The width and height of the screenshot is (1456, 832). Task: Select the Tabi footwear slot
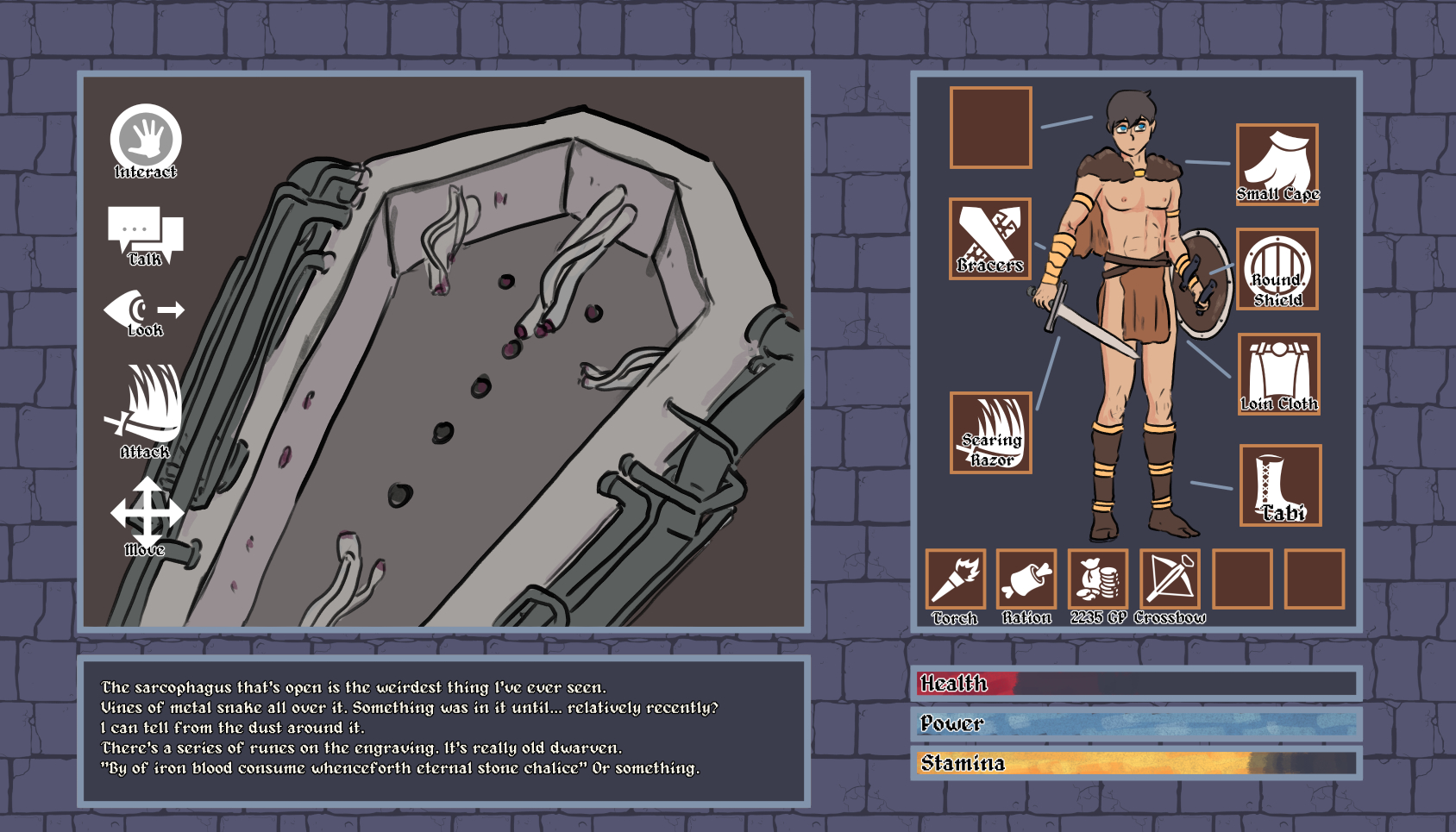[1280, 485]
